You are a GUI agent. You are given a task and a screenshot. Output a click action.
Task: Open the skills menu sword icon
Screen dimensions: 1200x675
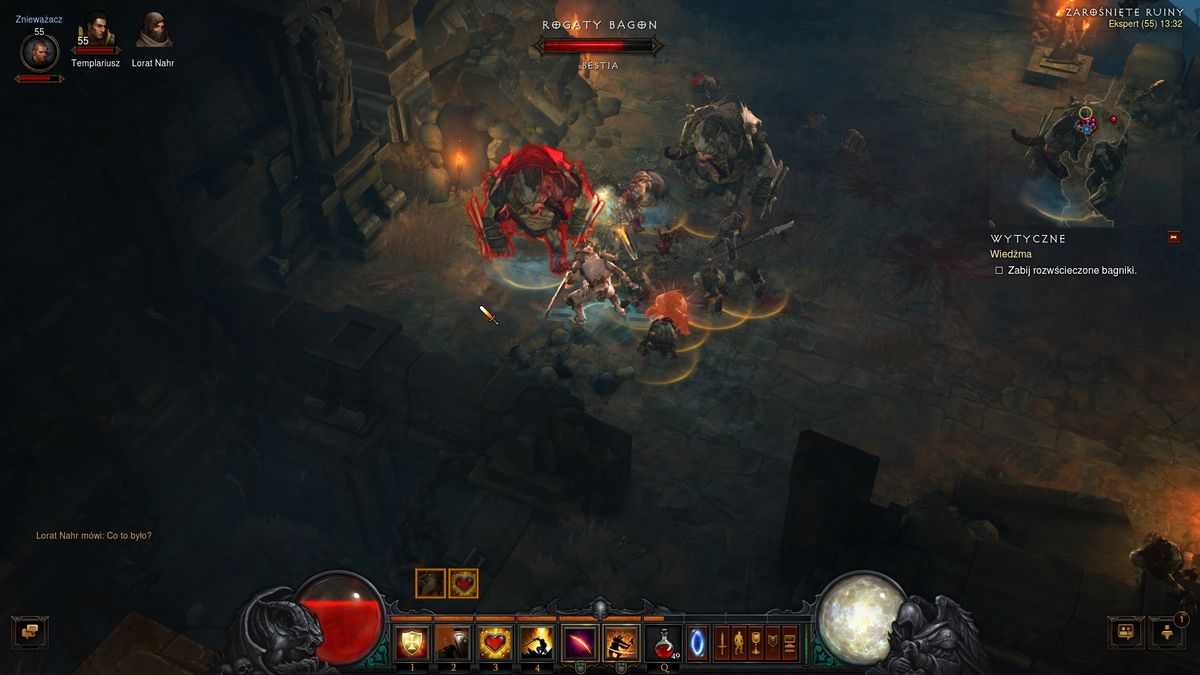pyautogui.click(x=721, y=642)
